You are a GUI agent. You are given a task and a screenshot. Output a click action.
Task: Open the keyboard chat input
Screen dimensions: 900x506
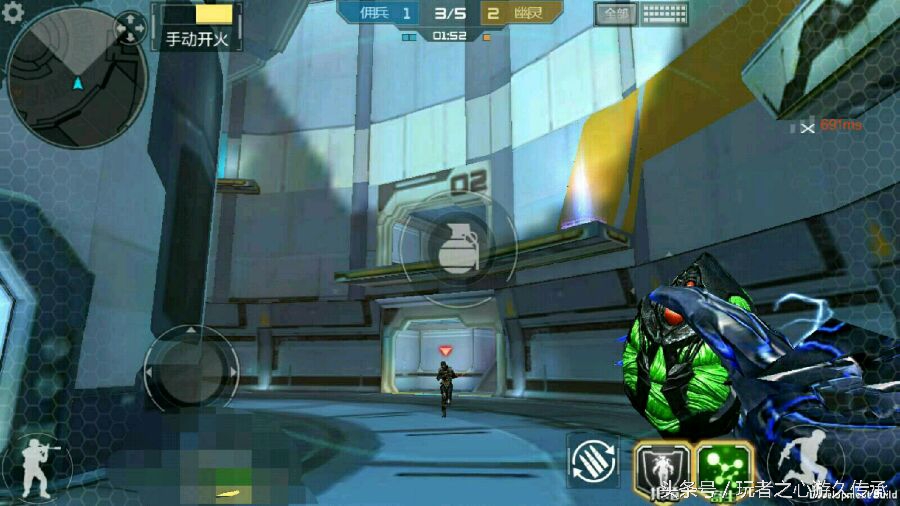(x=664, y=14)
